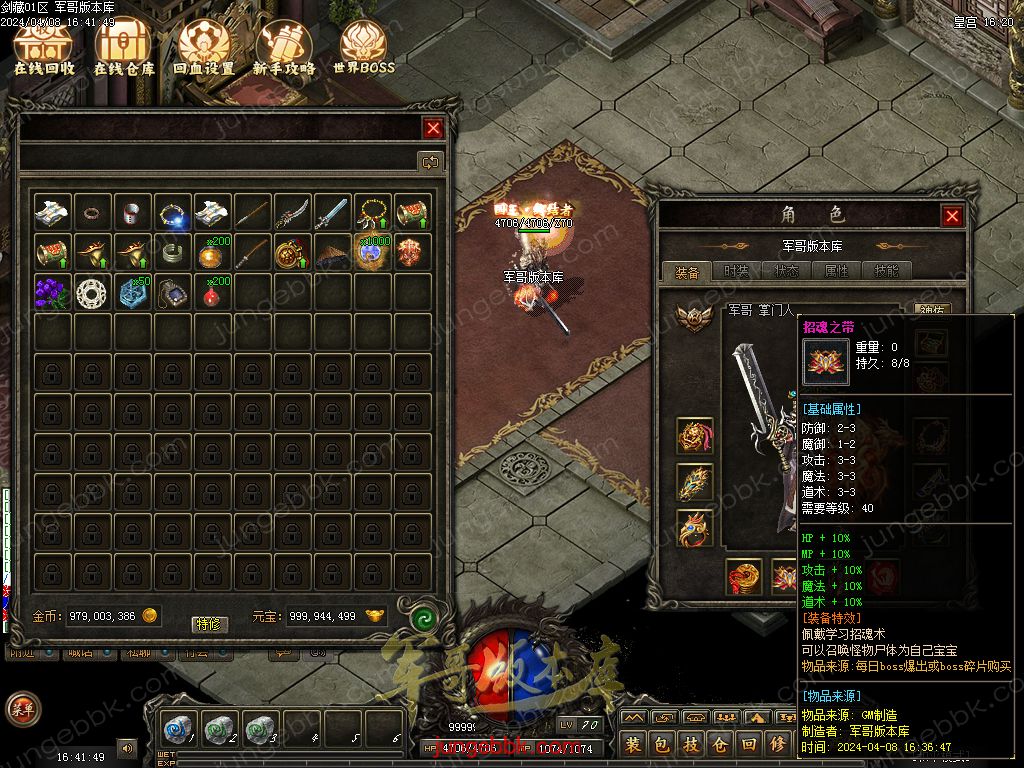Use the scroll in hotbar slot 1

[x=180, y=728]
